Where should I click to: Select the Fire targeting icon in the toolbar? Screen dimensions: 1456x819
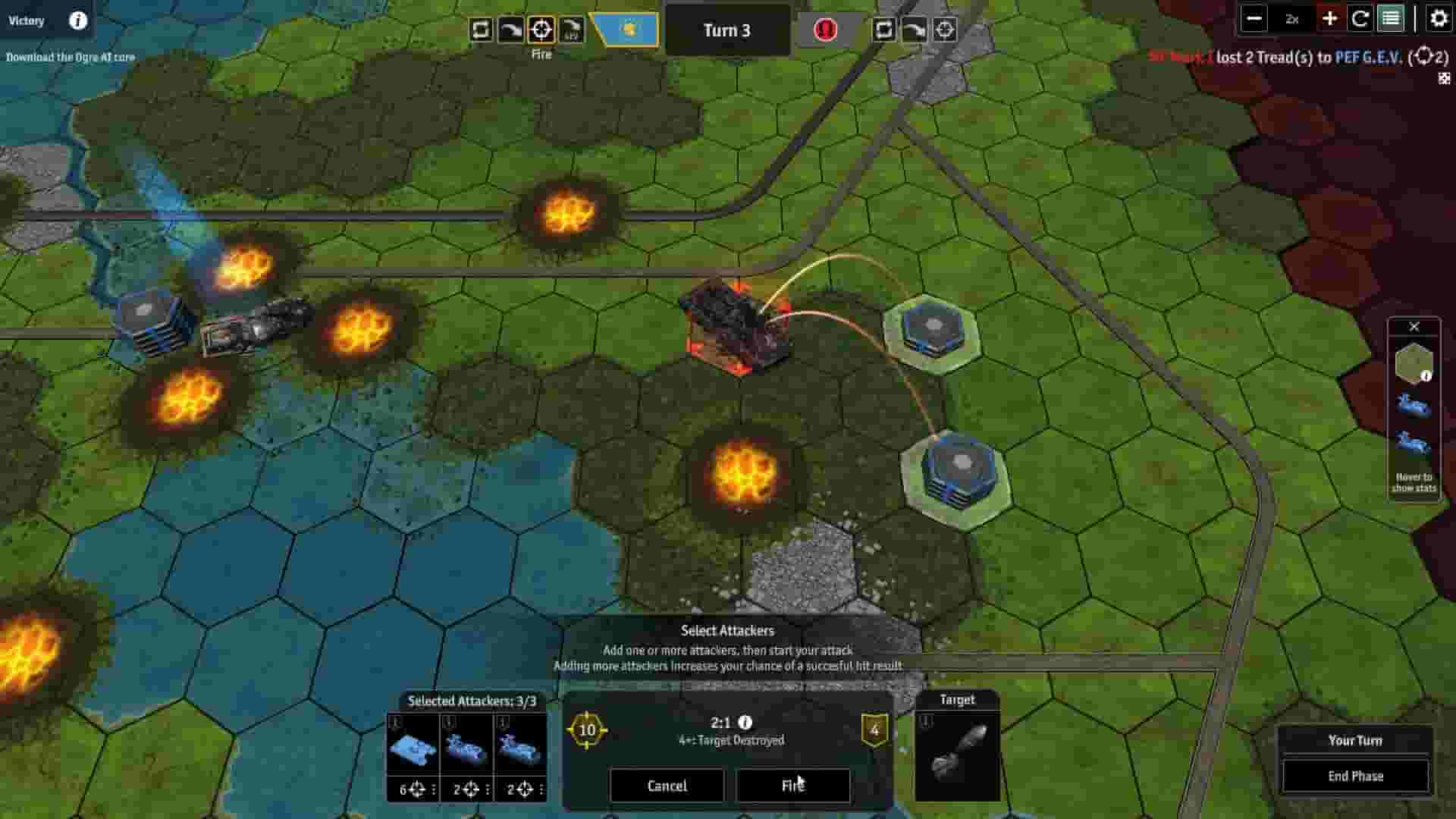[540, 30]
